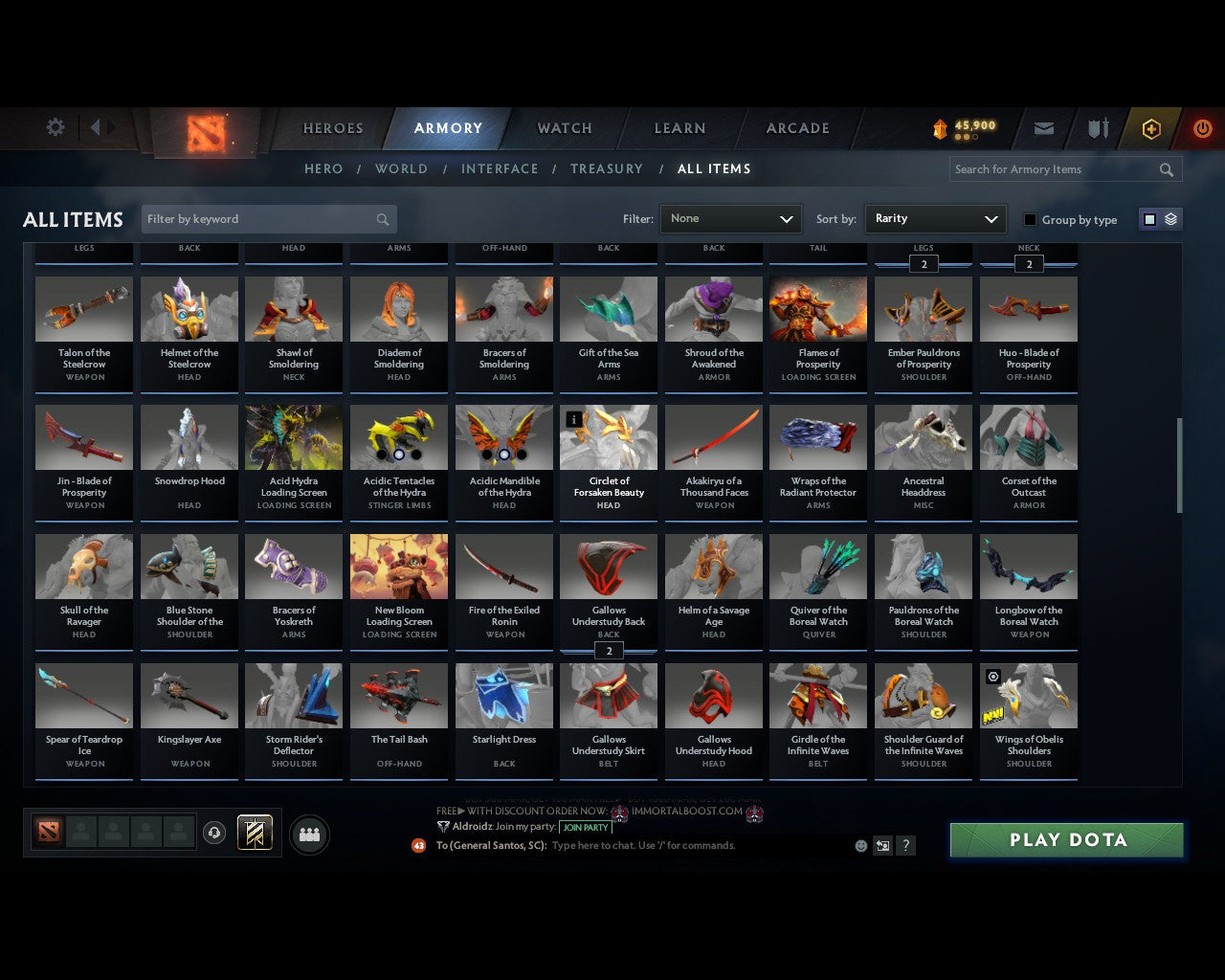This screenshot has height=980, width=1225.
Task: Open the Armory shield and sword icon
Action: click(1097, 128)
